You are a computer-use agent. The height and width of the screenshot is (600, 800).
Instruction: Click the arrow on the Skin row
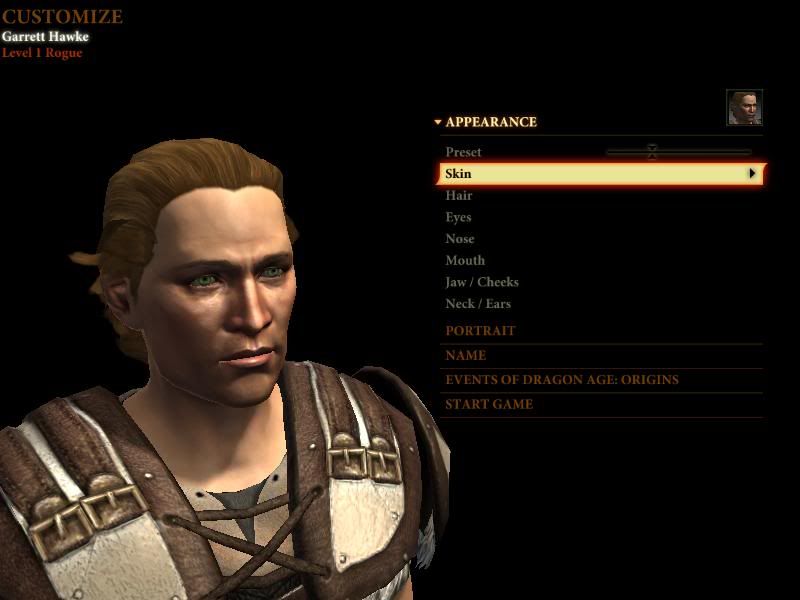[752, 174]
